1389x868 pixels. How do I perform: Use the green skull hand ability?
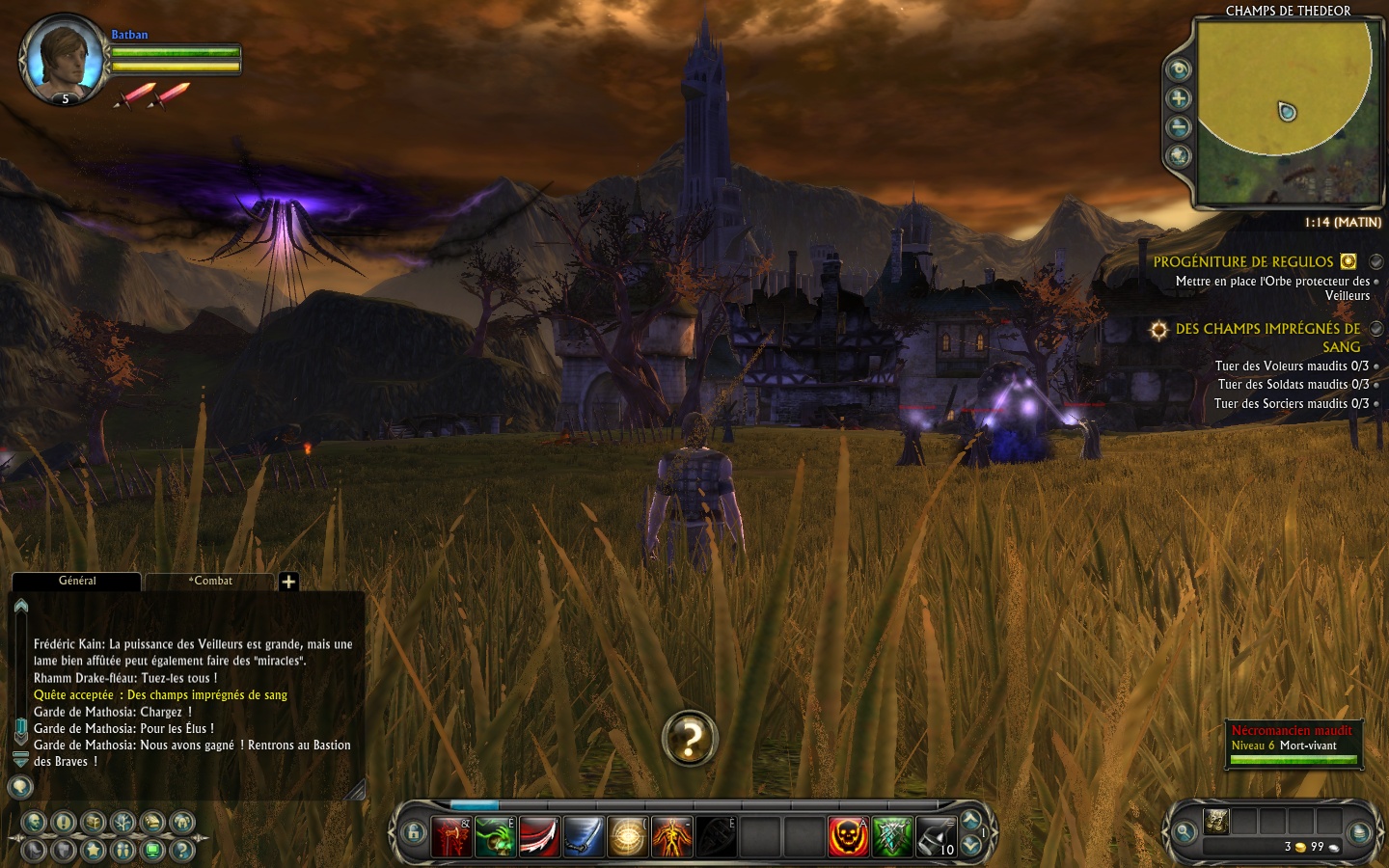click(x=495, y=837)
